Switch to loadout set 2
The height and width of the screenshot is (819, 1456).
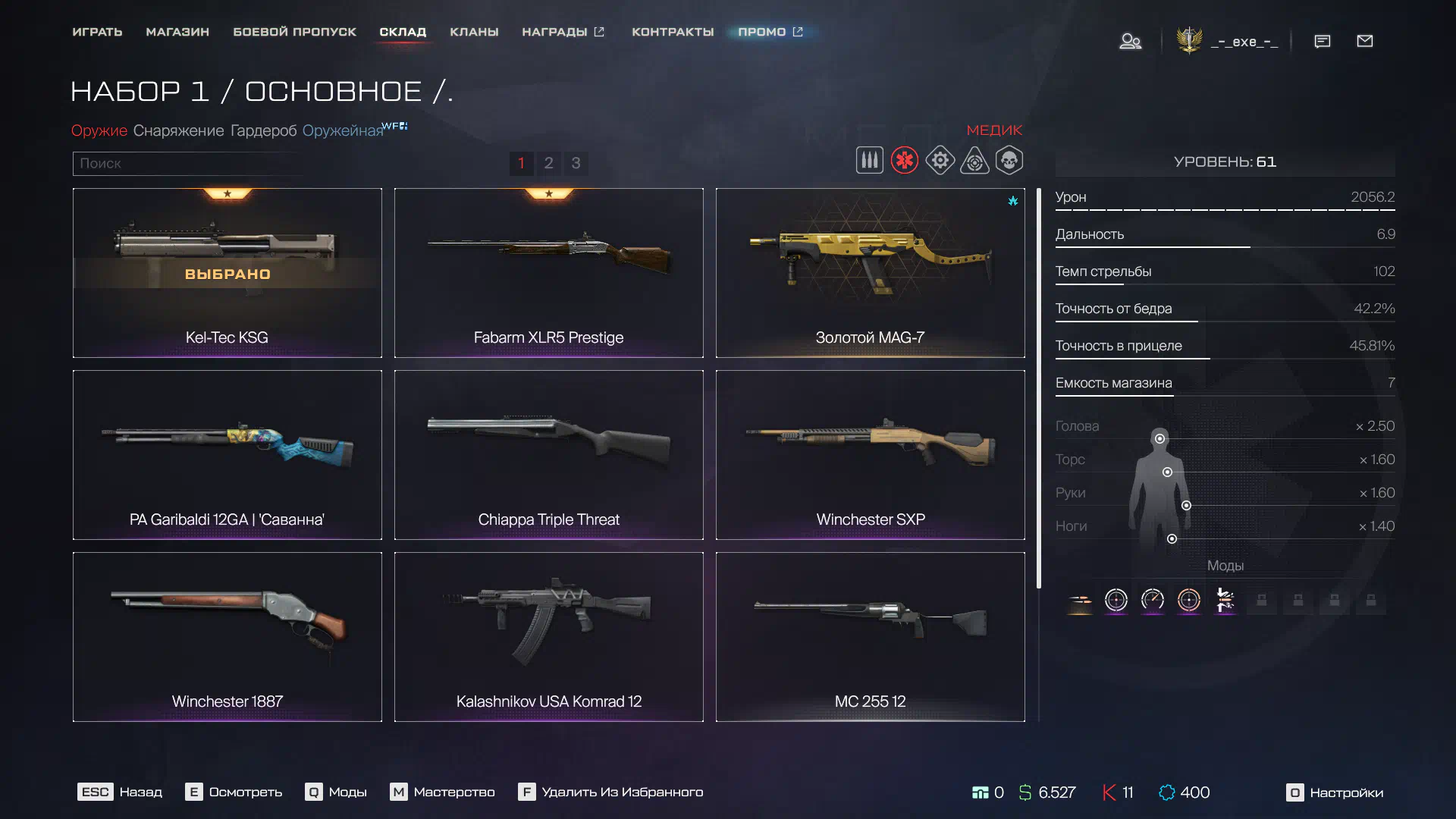coord(548,163)
